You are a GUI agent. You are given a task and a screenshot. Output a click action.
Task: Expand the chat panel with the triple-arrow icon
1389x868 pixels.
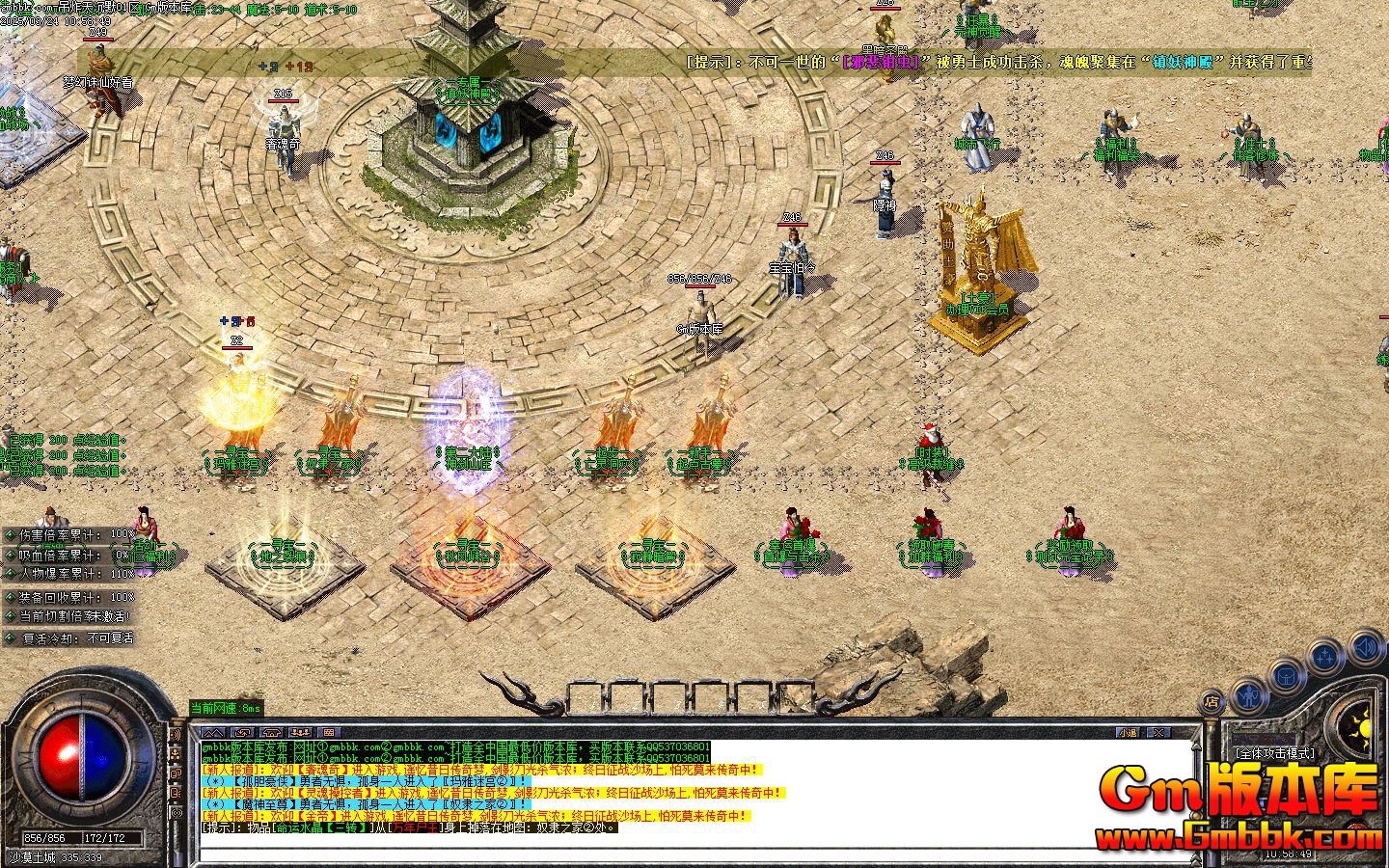tap(301, 732)
